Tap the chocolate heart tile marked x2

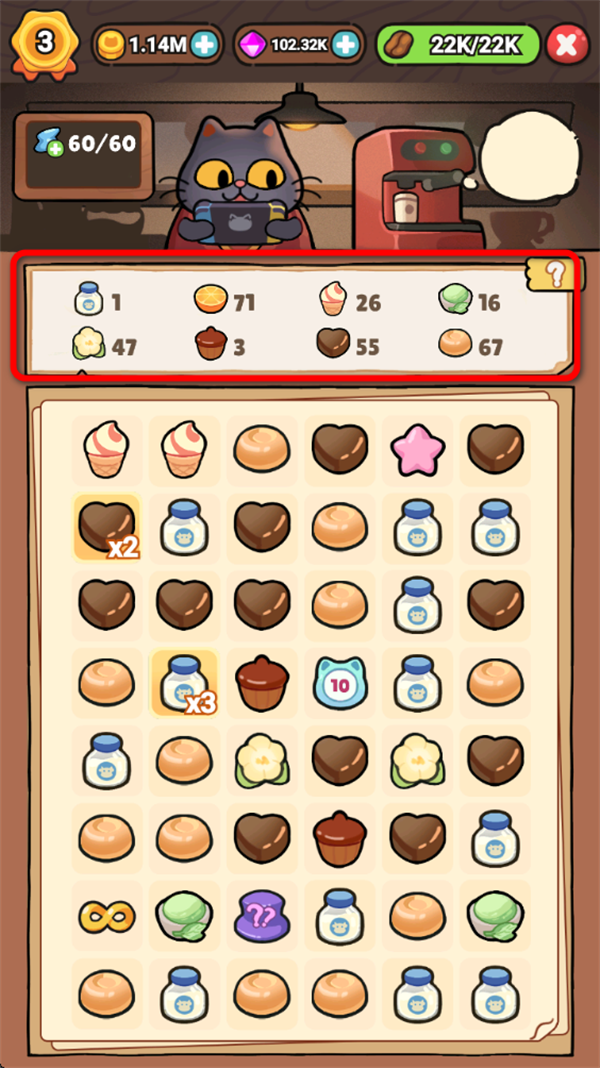click(106, 527)
